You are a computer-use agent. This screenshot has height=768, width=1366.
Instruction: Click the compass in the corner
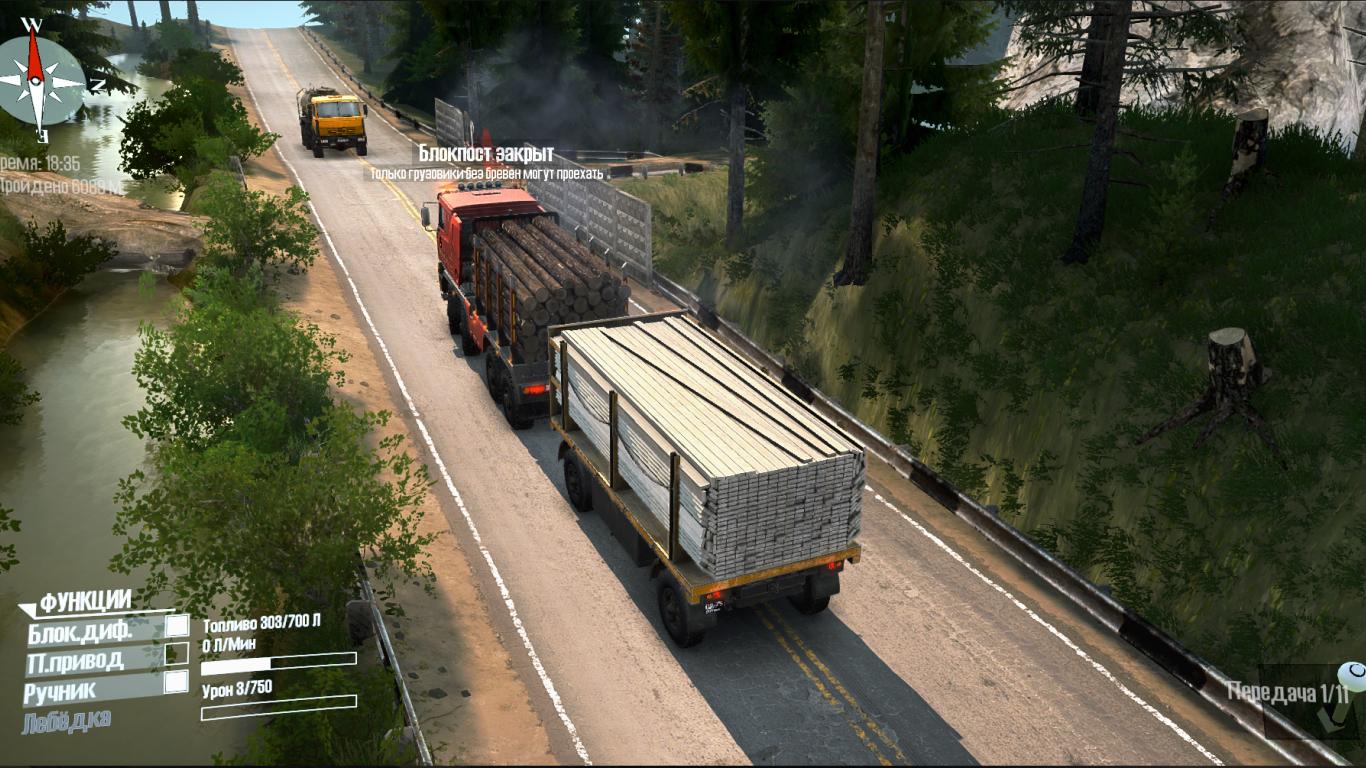point(38,79)
